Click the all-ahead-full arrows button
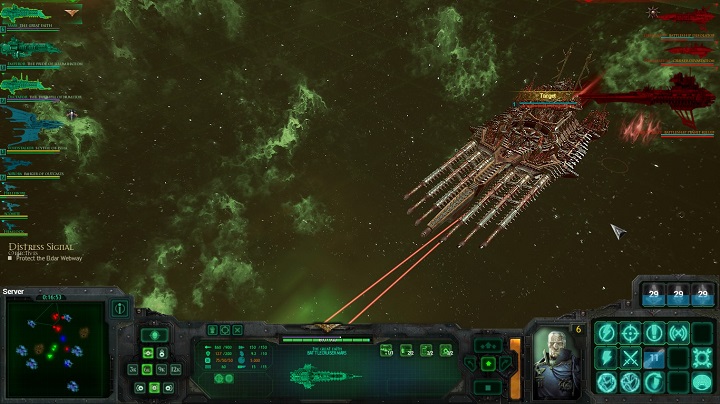 (x=488, y=345)
